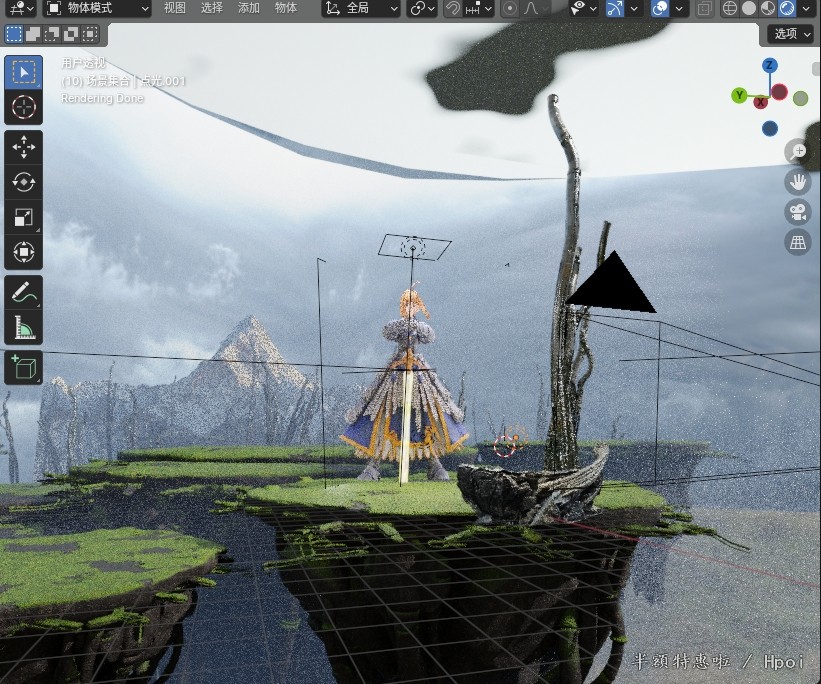The height and width of the screenshot is (684, 821).
Task: Open the 物体模式 mode dropdown
Action: (x=97, y=8)
